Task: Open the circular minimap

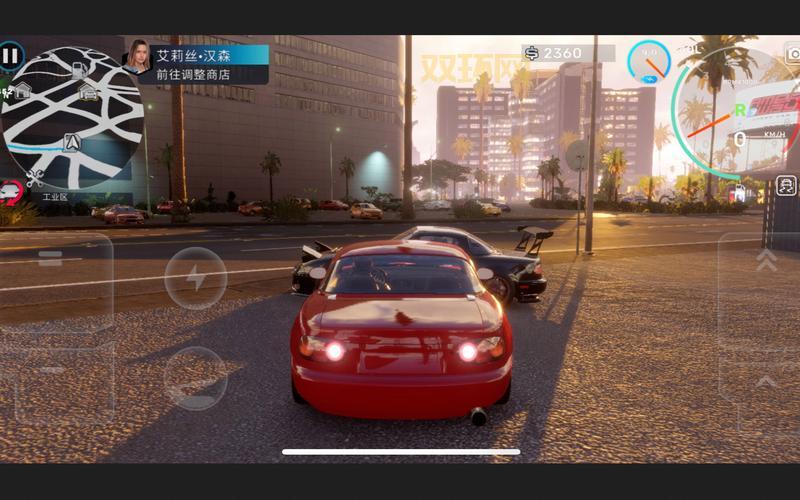Action: tap(72, 118)
